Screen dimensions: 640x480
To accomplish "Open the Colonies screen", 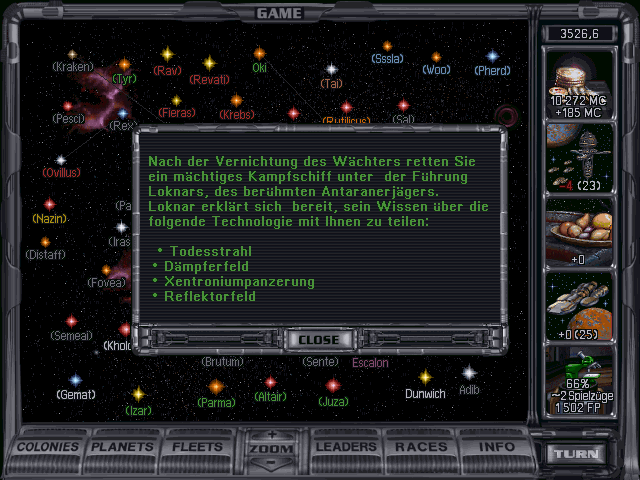I will click(47, 447).
